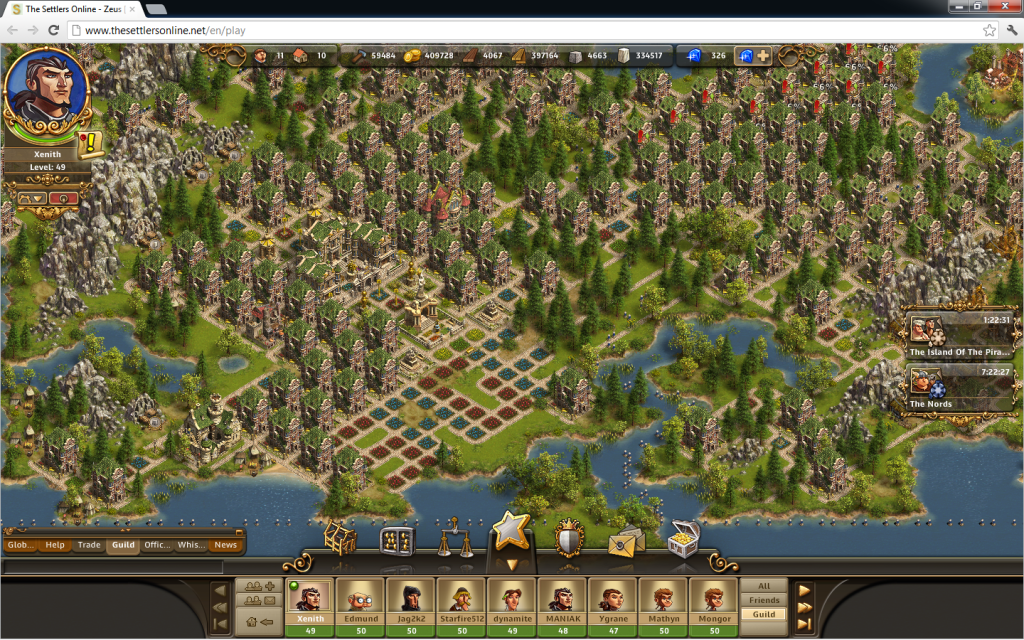
Task: Open the quest book exclamation icon
Action: click(91, 145)
